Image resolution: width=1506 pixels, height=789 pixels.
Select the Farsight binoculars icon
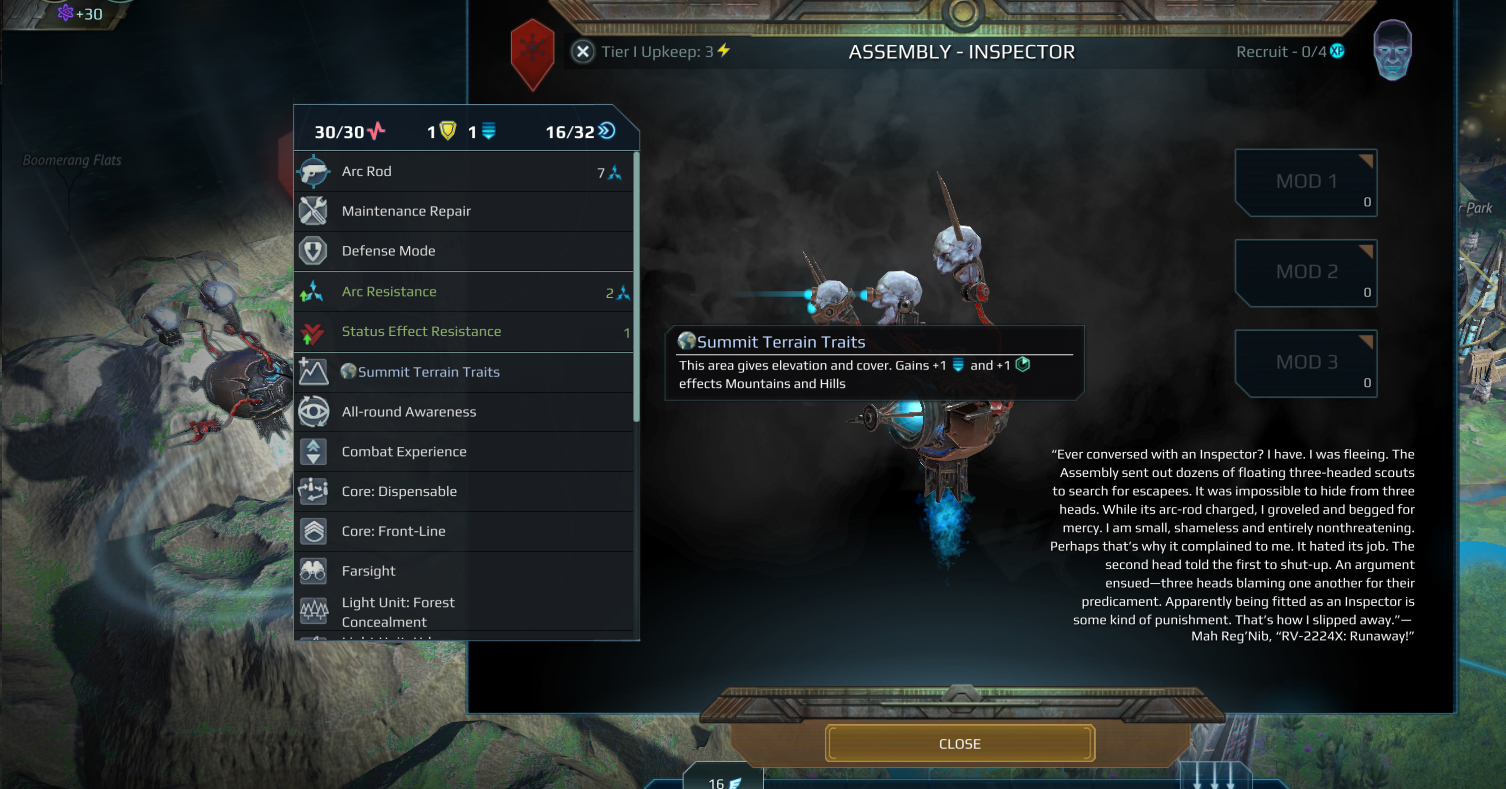[313, 570]
